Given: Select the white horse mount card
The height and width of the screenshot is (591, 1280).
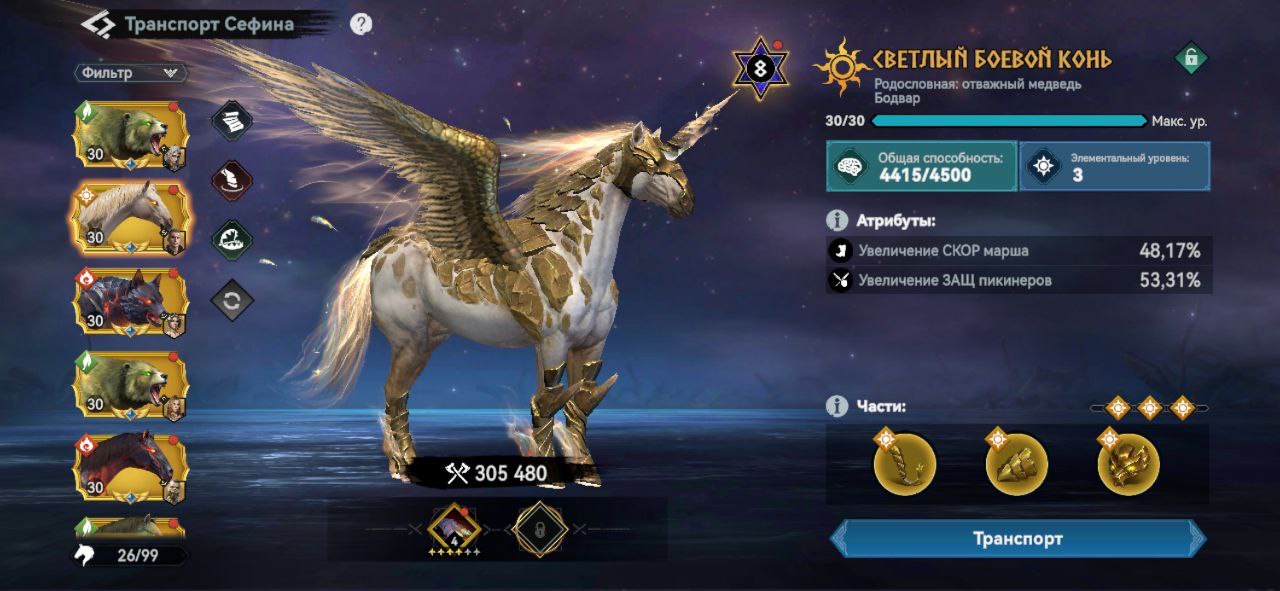Looking at the screenshot, I should [x=130, y=216].
